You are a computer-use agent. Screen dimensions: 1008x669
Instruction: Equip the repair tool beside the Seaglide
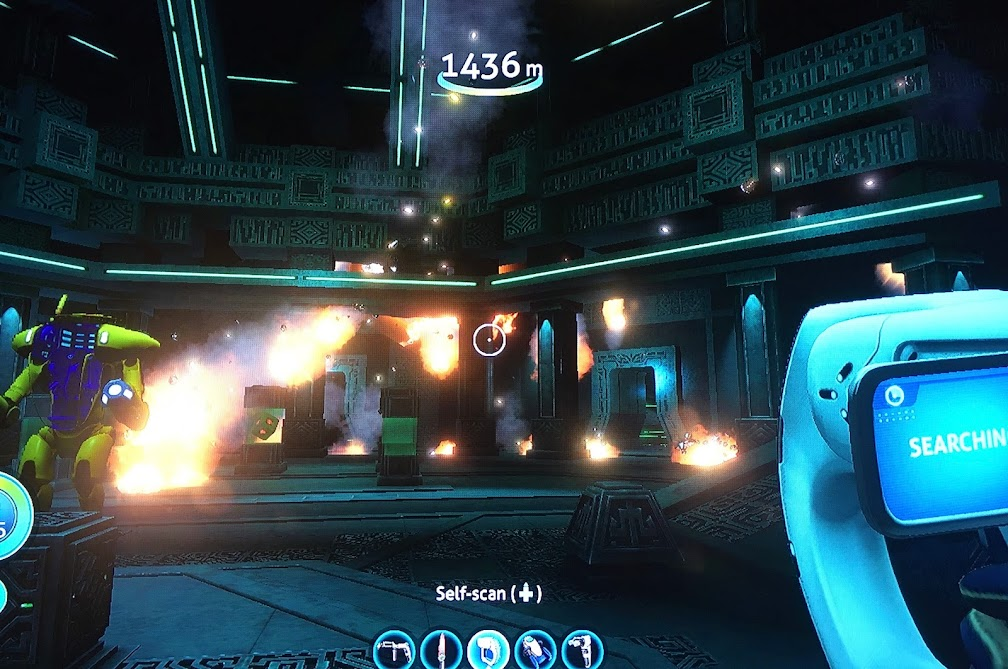point(581,649)
